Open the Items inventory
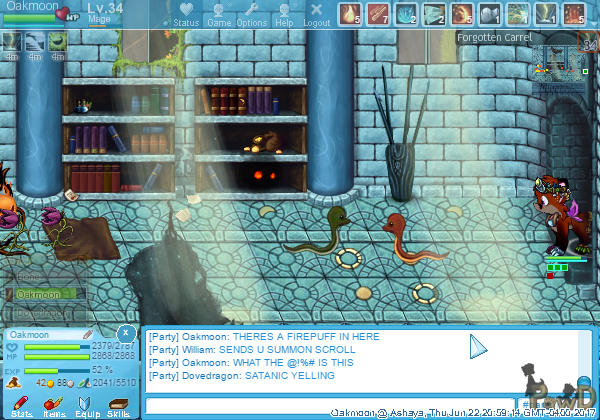Image resolution: width=600 pixels, height=420 pixels. click(x=54, y=406)
